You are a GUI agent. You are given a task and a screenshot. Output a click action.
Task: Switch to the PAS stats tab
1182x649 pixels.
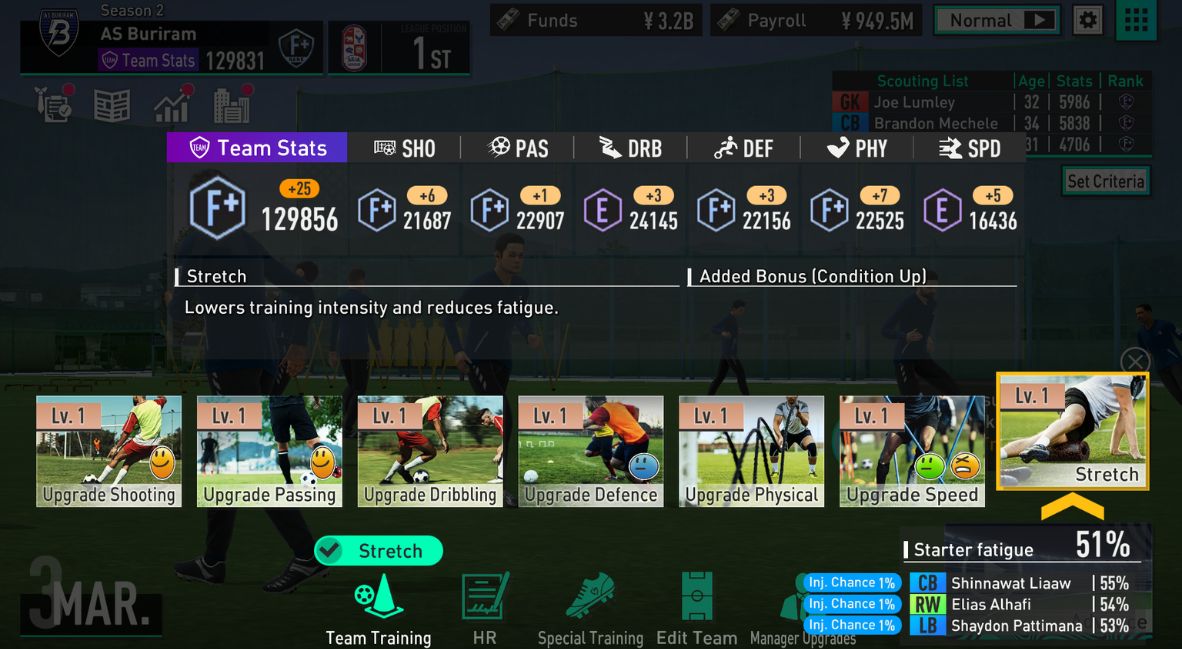[x=518, y=148]
